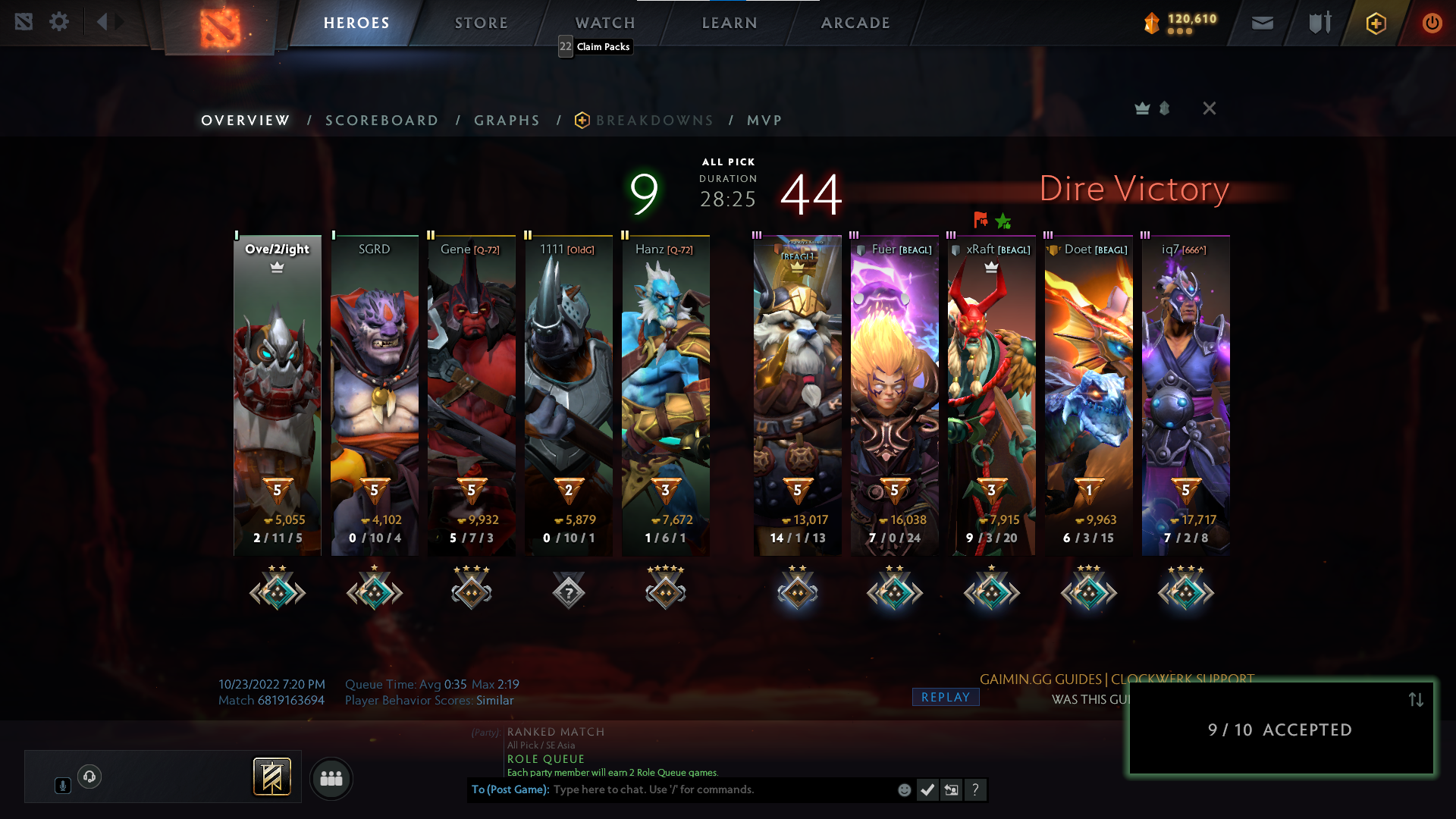Open the party members icon near the chat

point(331,778)
